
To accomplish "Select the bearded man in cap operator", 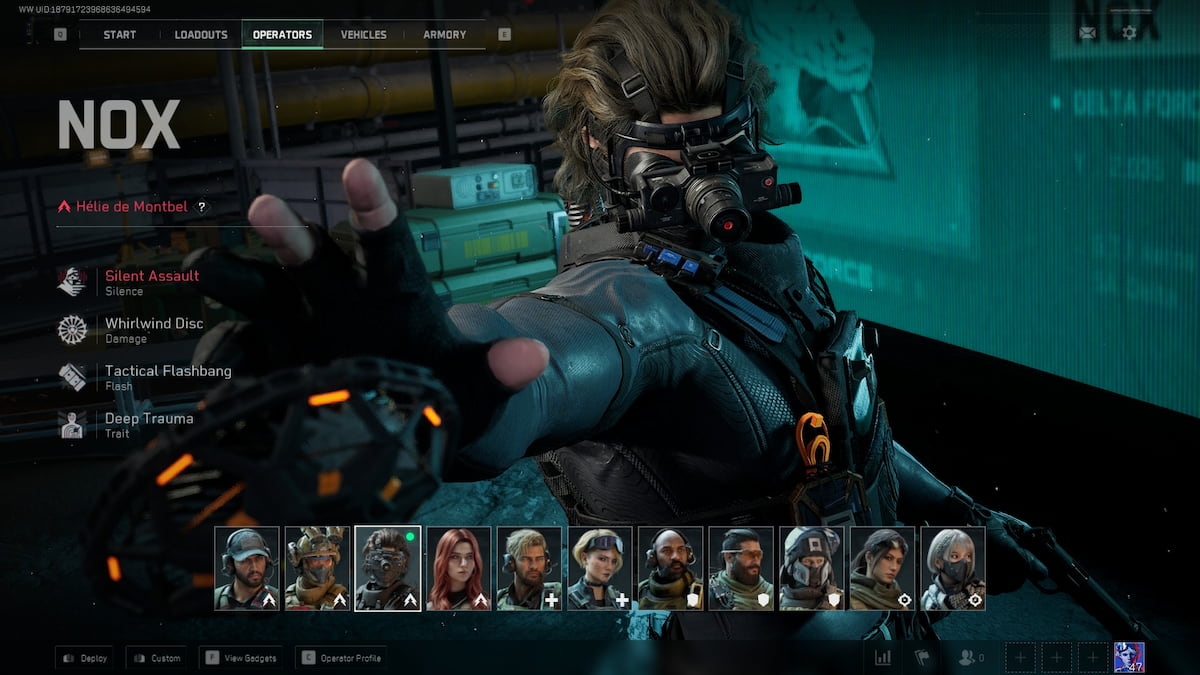I will [x=247, y=568].
